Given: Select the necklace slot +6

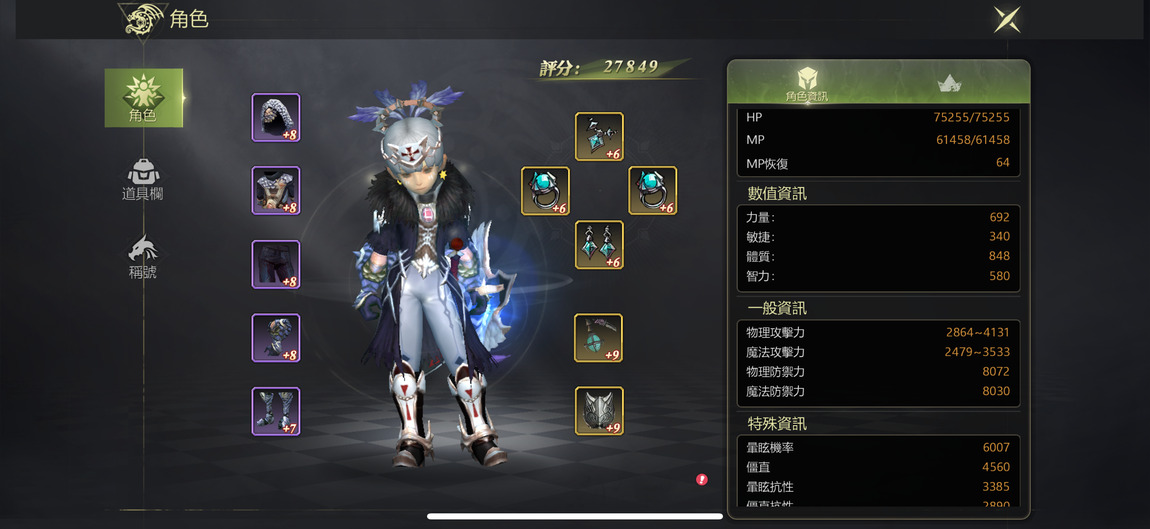Looking at the screenshot, I should [599, 137].
